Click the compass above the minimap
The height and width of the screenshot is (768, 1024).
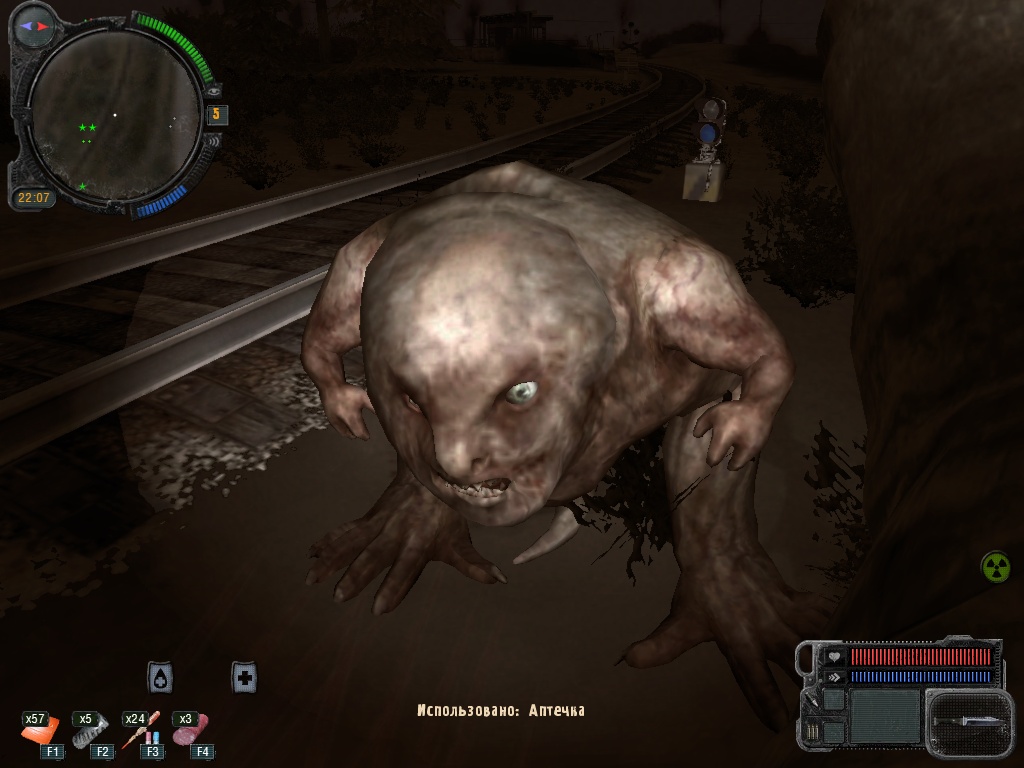tap(33, 26)
